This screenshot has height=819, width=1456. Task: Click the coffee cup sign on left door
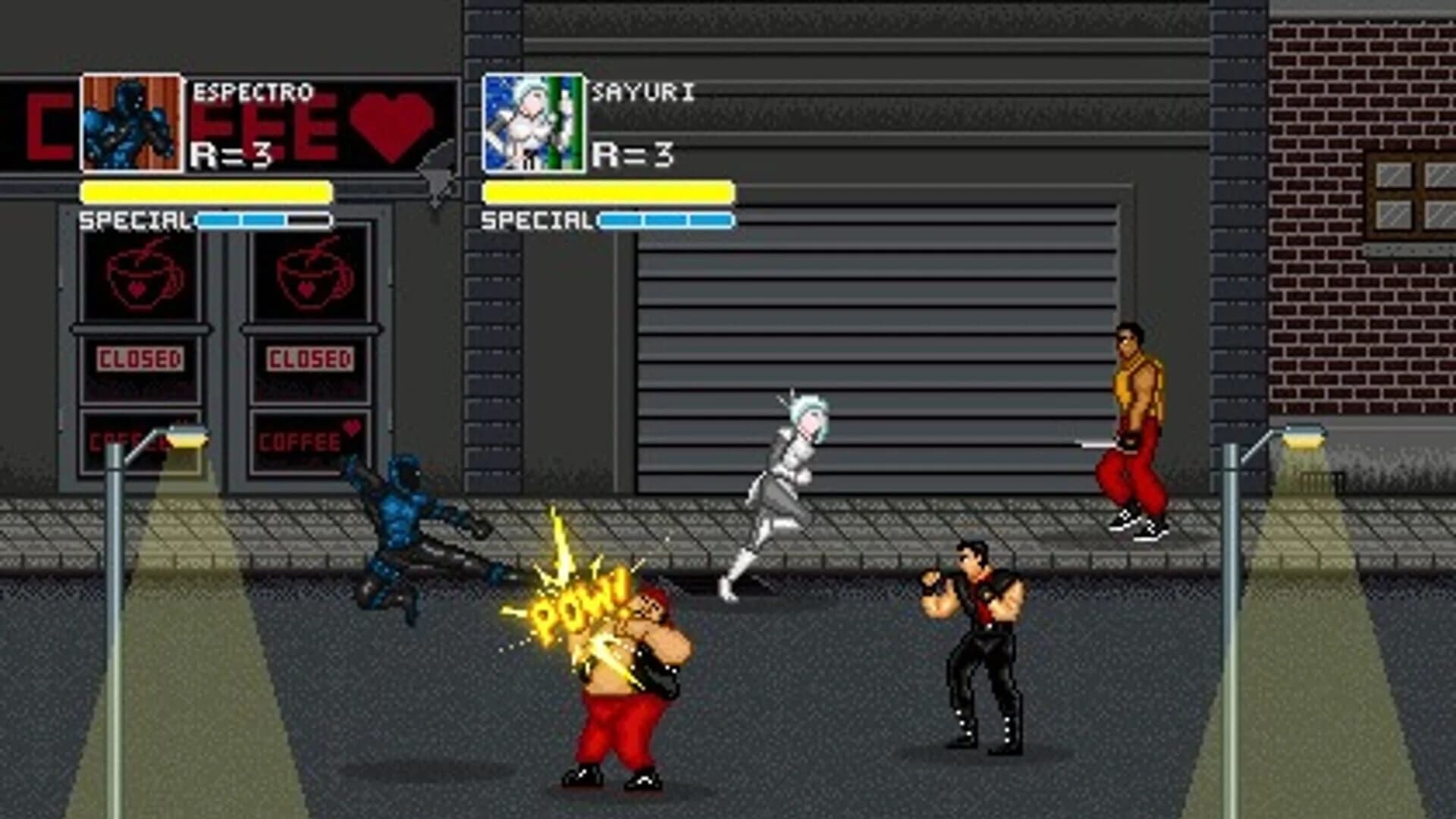point(141,275)
